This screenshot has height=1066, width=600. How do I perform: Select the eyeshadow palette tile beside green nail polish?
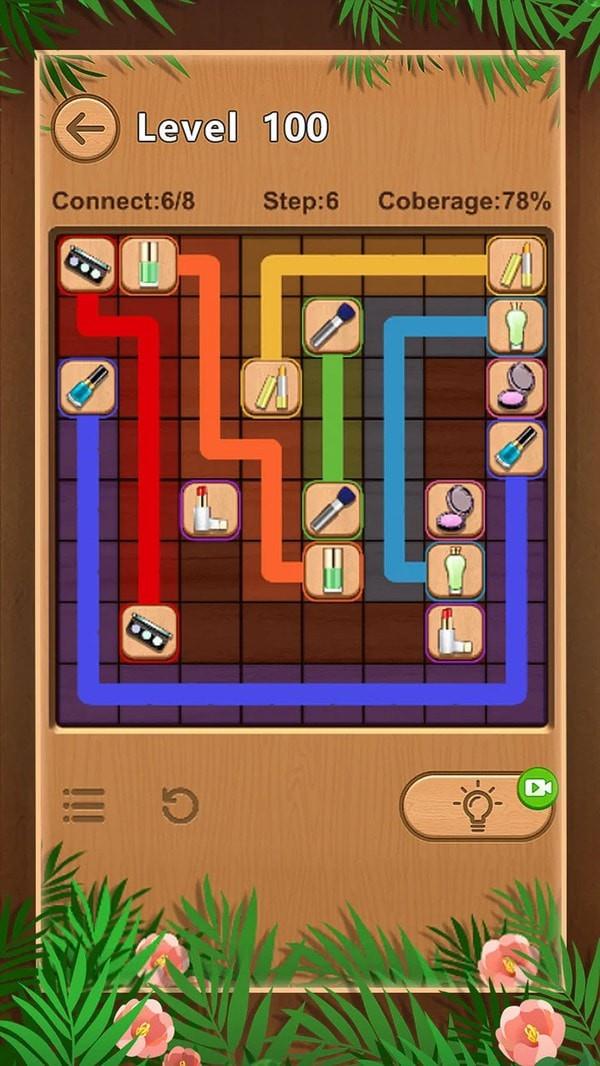point(87,265)
